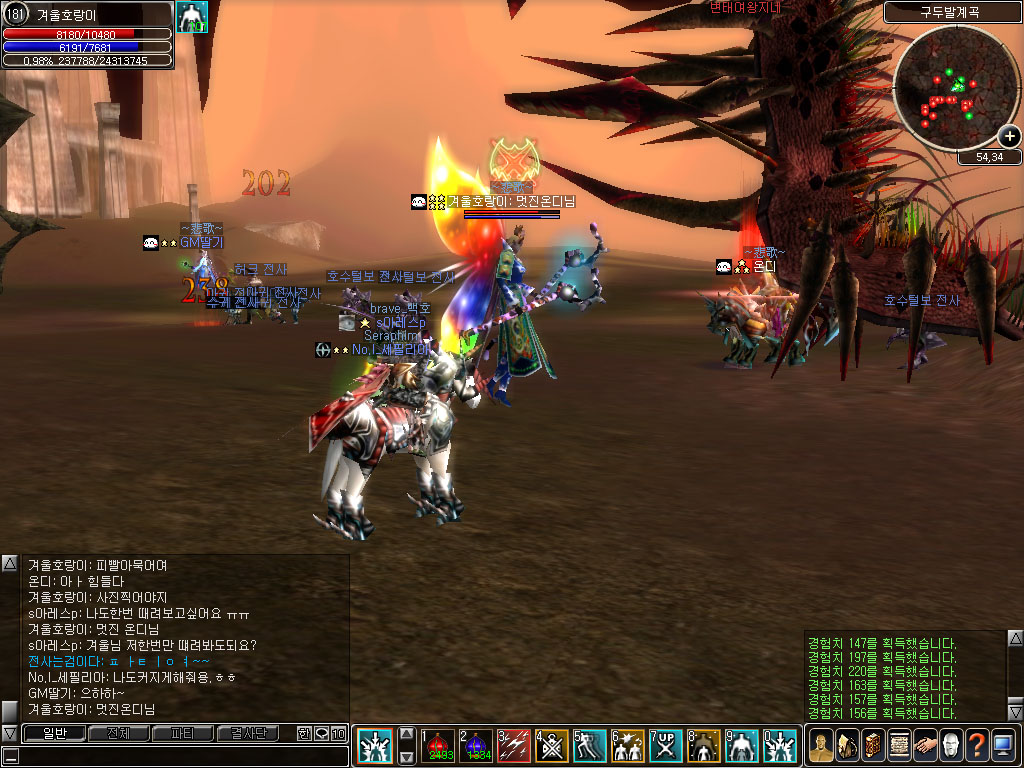The image size is (1024, 768).
Task: Open help with the orange question mark
Action: [977, 745]
